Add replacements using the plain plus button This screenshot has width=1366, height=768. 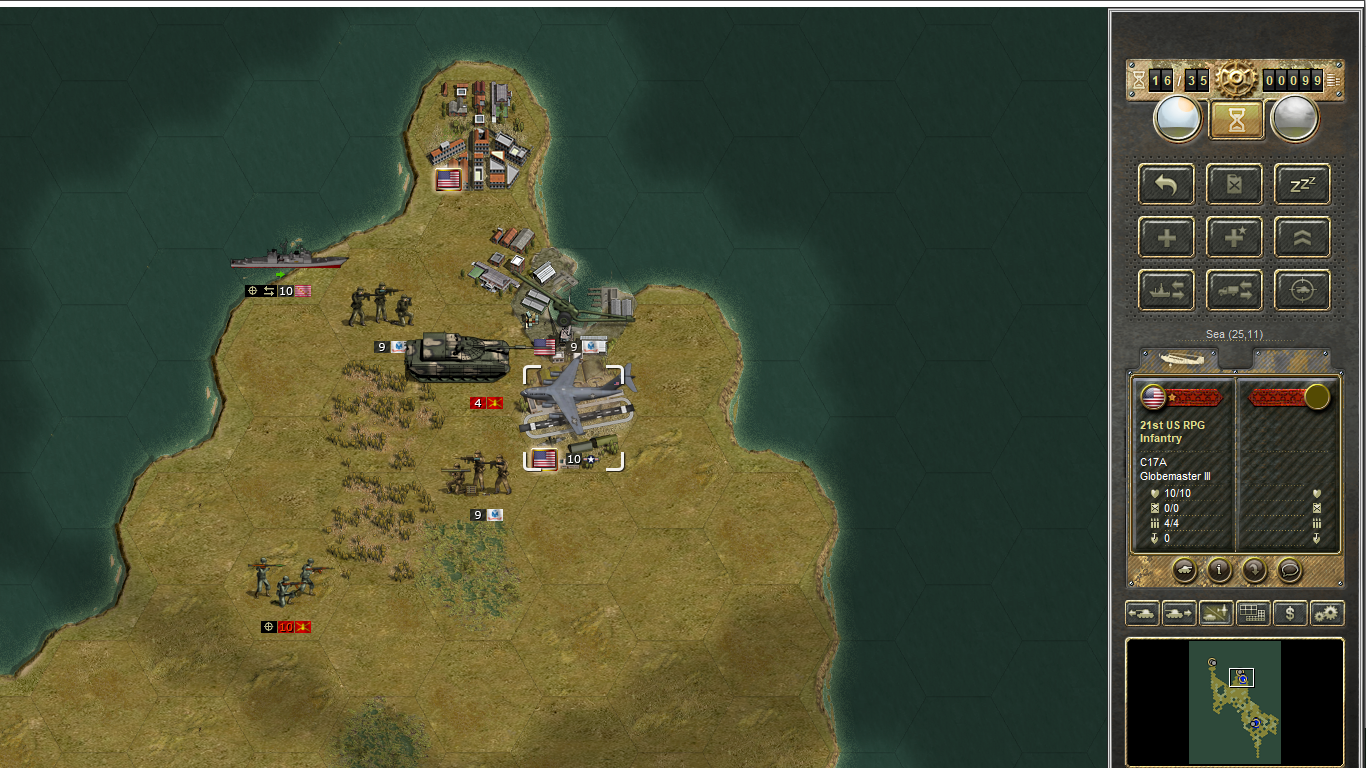[1166, 238]
